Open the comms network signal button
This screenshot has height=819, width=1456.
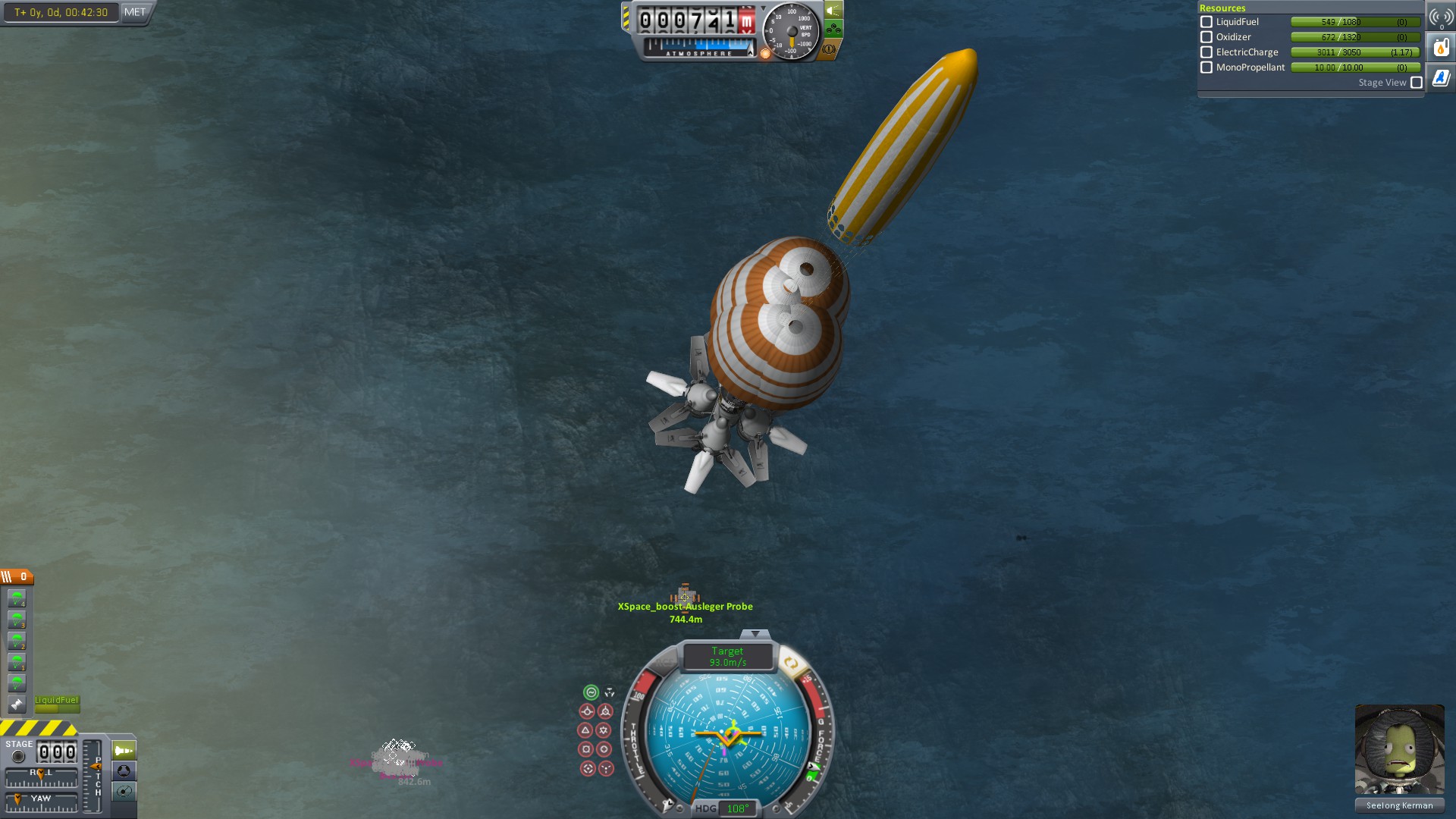point(1441,17)
